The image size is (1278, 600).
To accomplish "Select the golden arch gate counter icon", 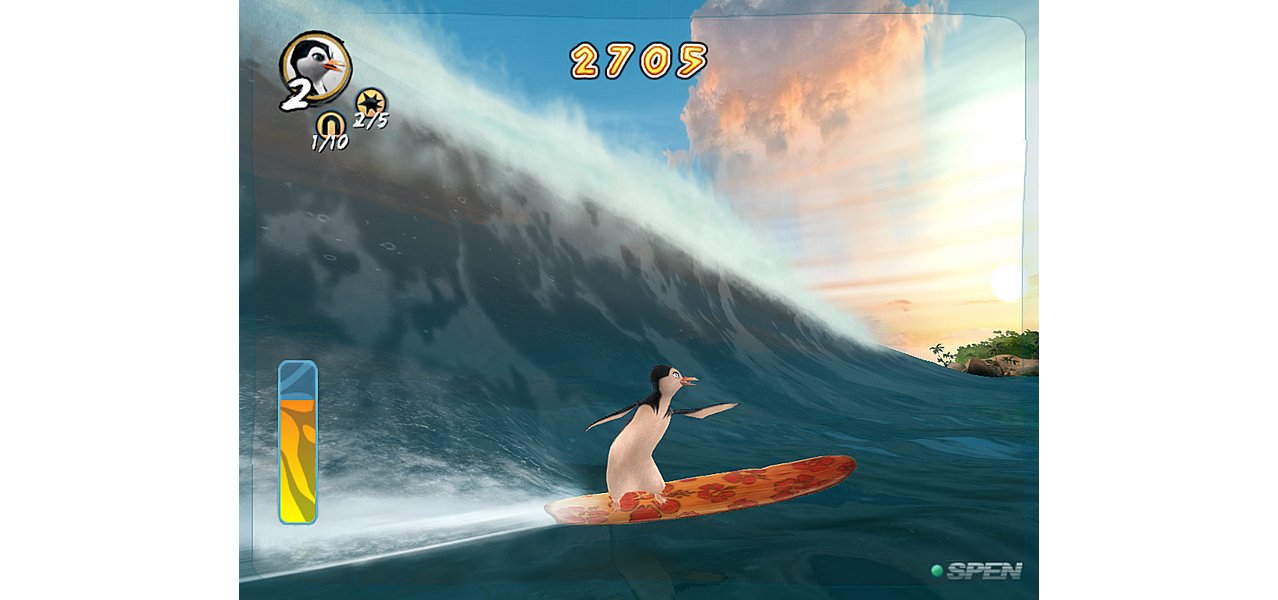I will coord(330,123).
